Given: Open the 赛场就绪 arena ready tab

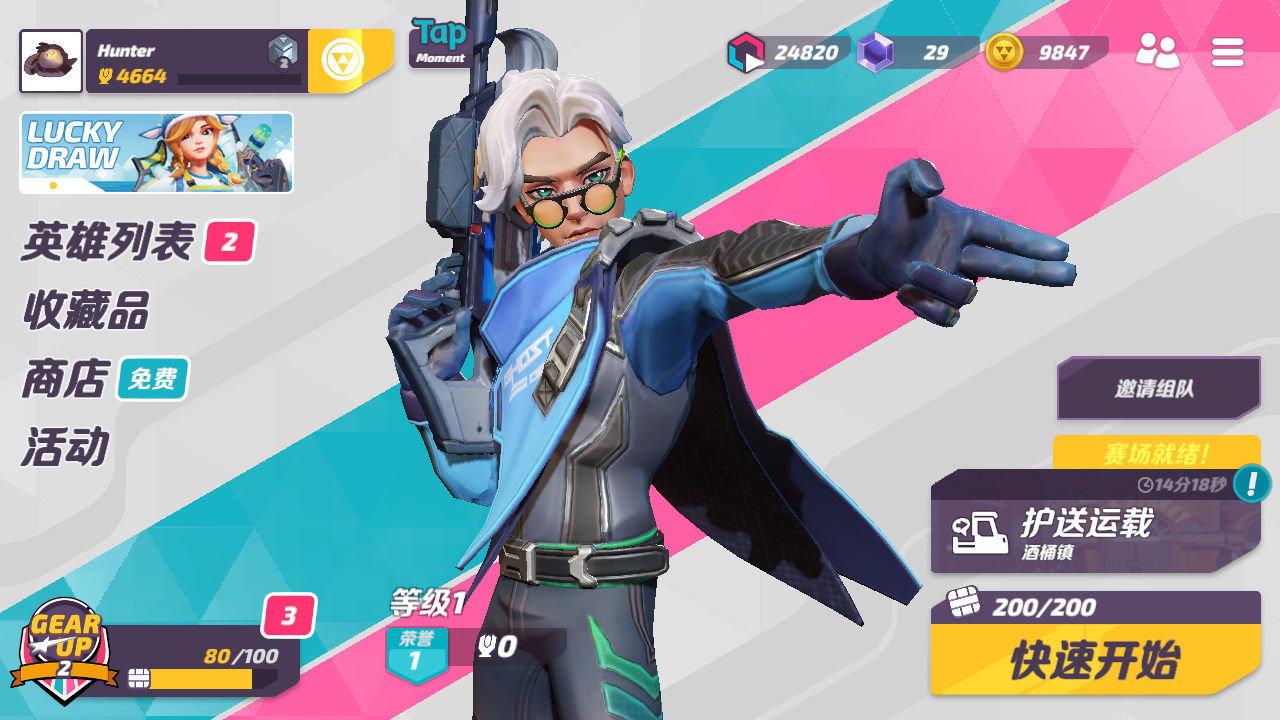Looking at the screenshot, I should click(1156, 453).
